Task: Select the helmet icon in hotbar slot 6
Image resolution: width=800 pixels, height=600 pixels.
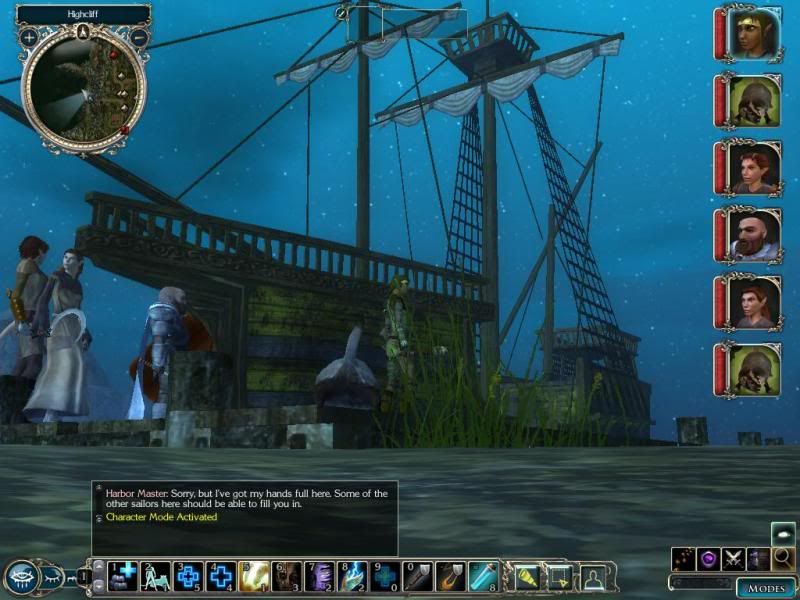Action: (x=286, y=575)
